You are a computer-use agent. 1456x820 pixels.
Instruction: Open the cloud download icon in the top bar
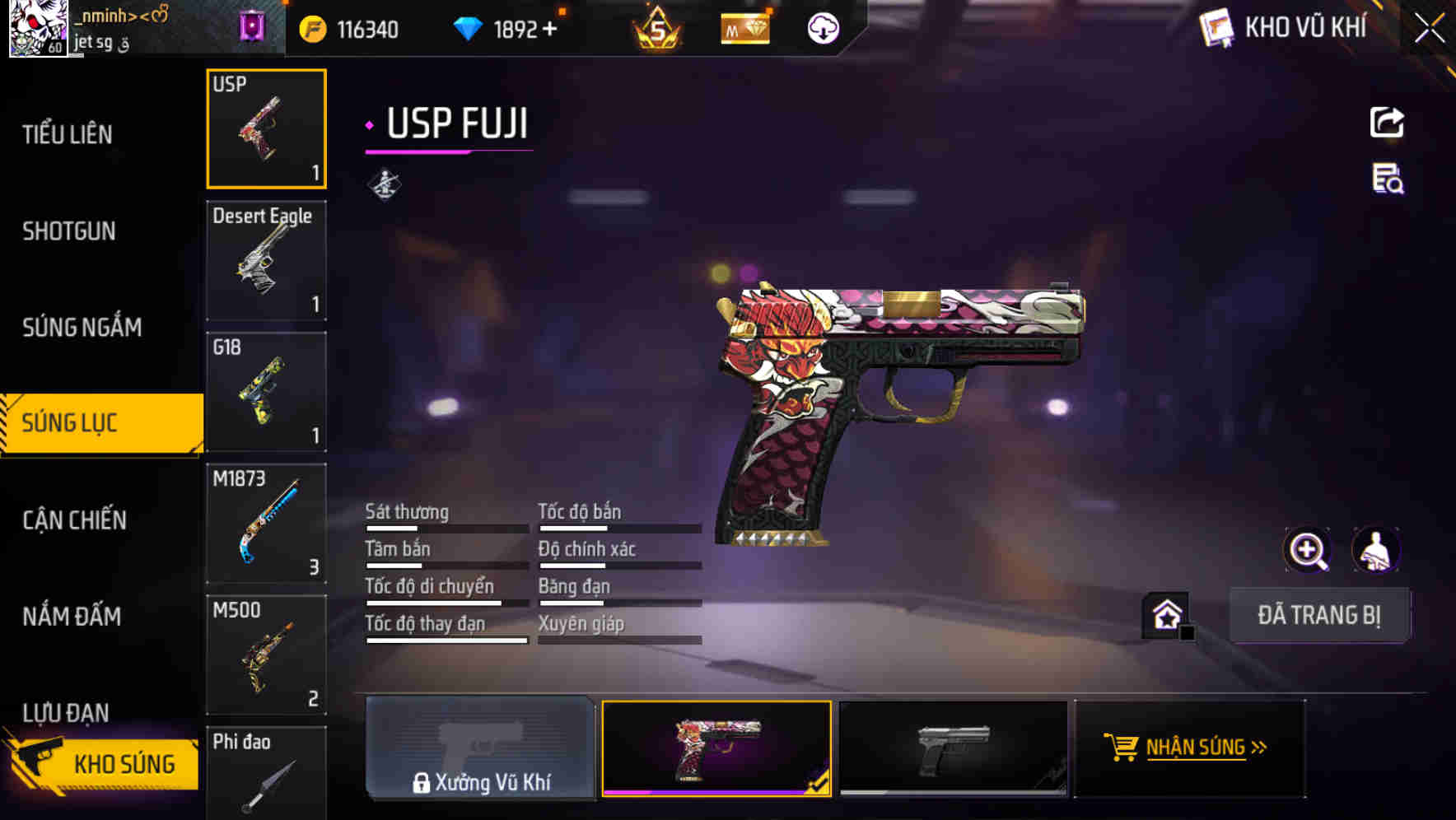(823, 28)
